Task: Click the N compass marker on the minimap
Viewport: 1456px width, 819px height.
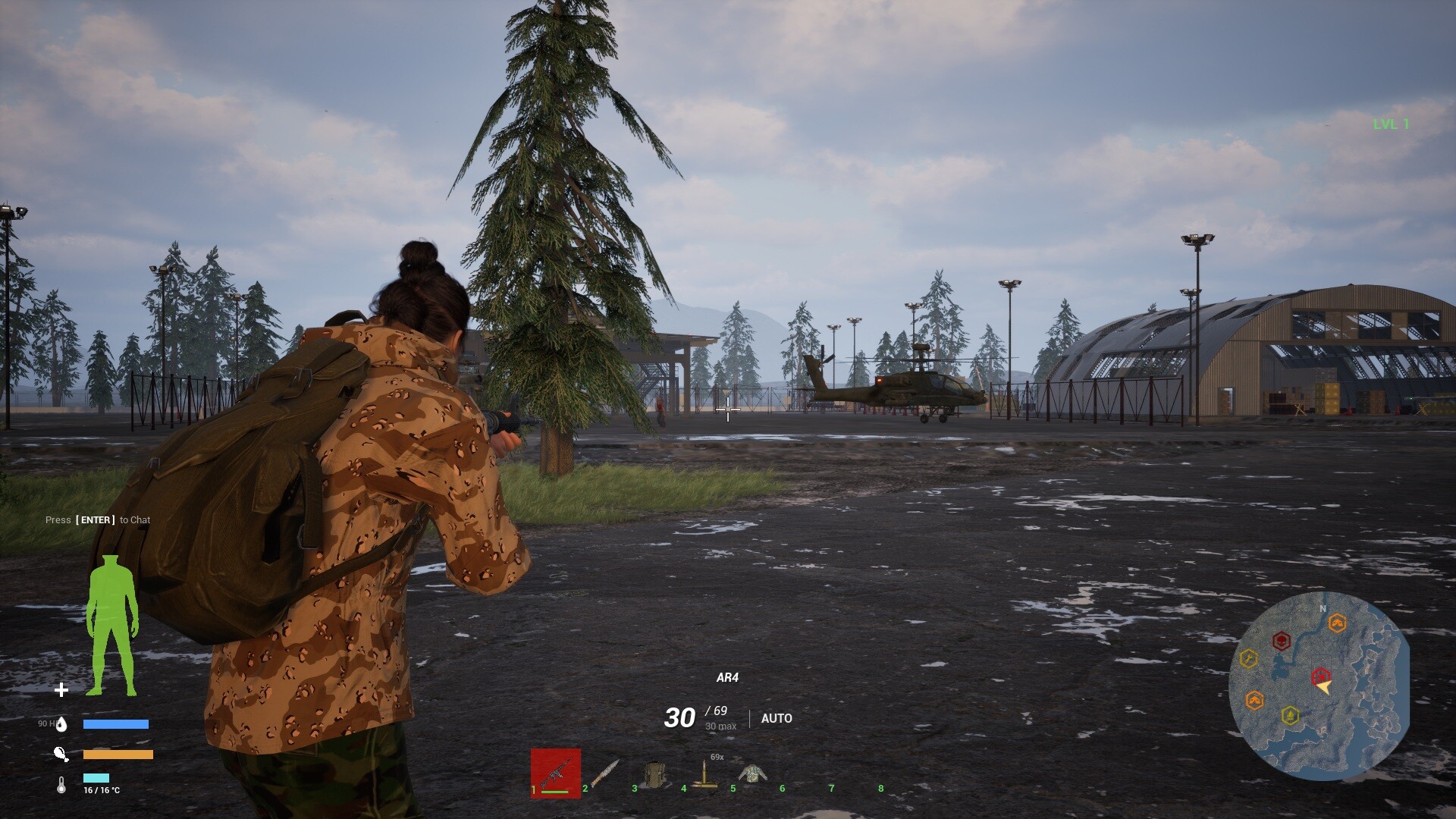Action: pyautogui.click(x=1323, y=608)
